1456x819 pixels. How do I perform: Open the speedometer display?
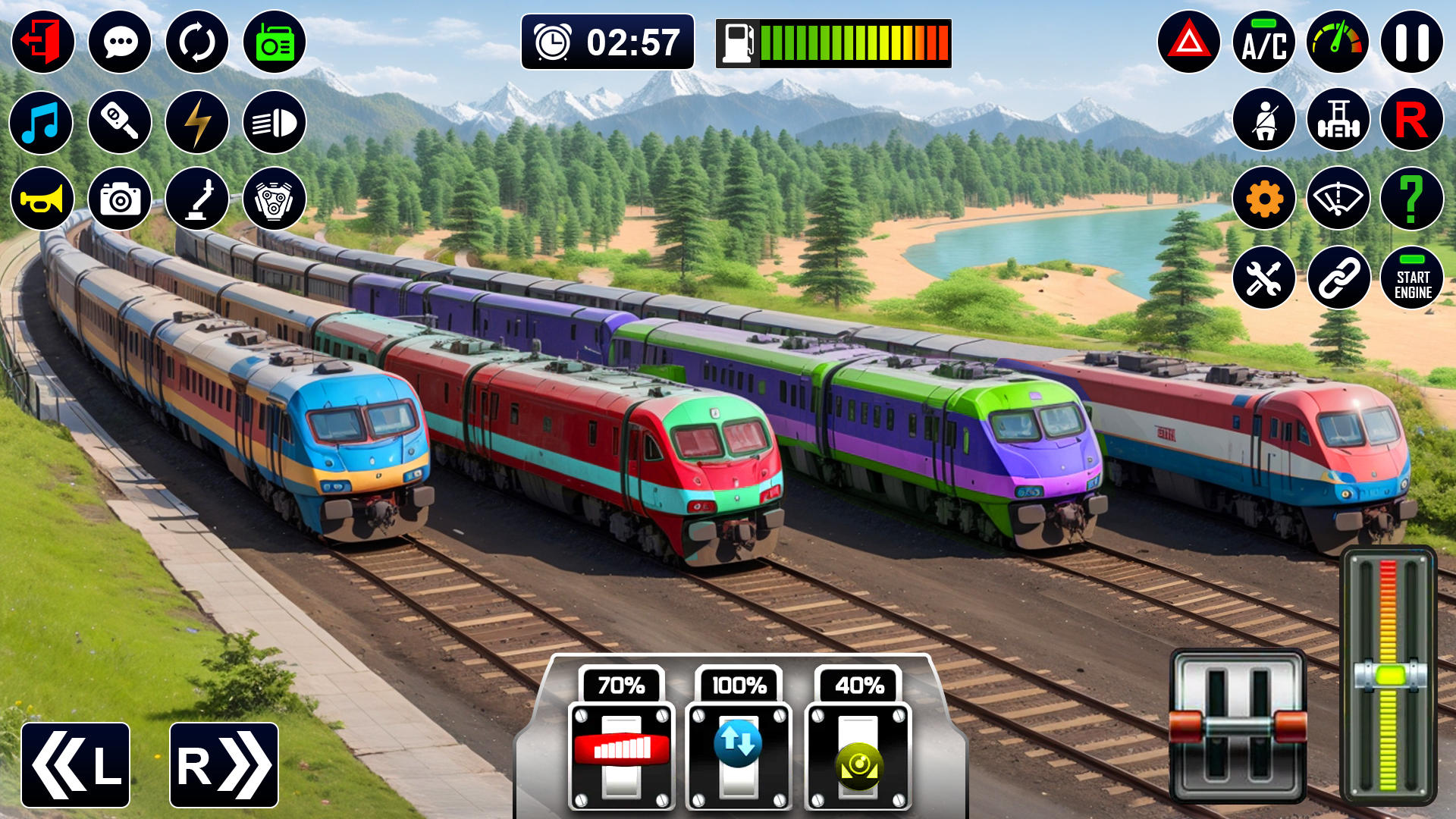(x=1337, y=43)
